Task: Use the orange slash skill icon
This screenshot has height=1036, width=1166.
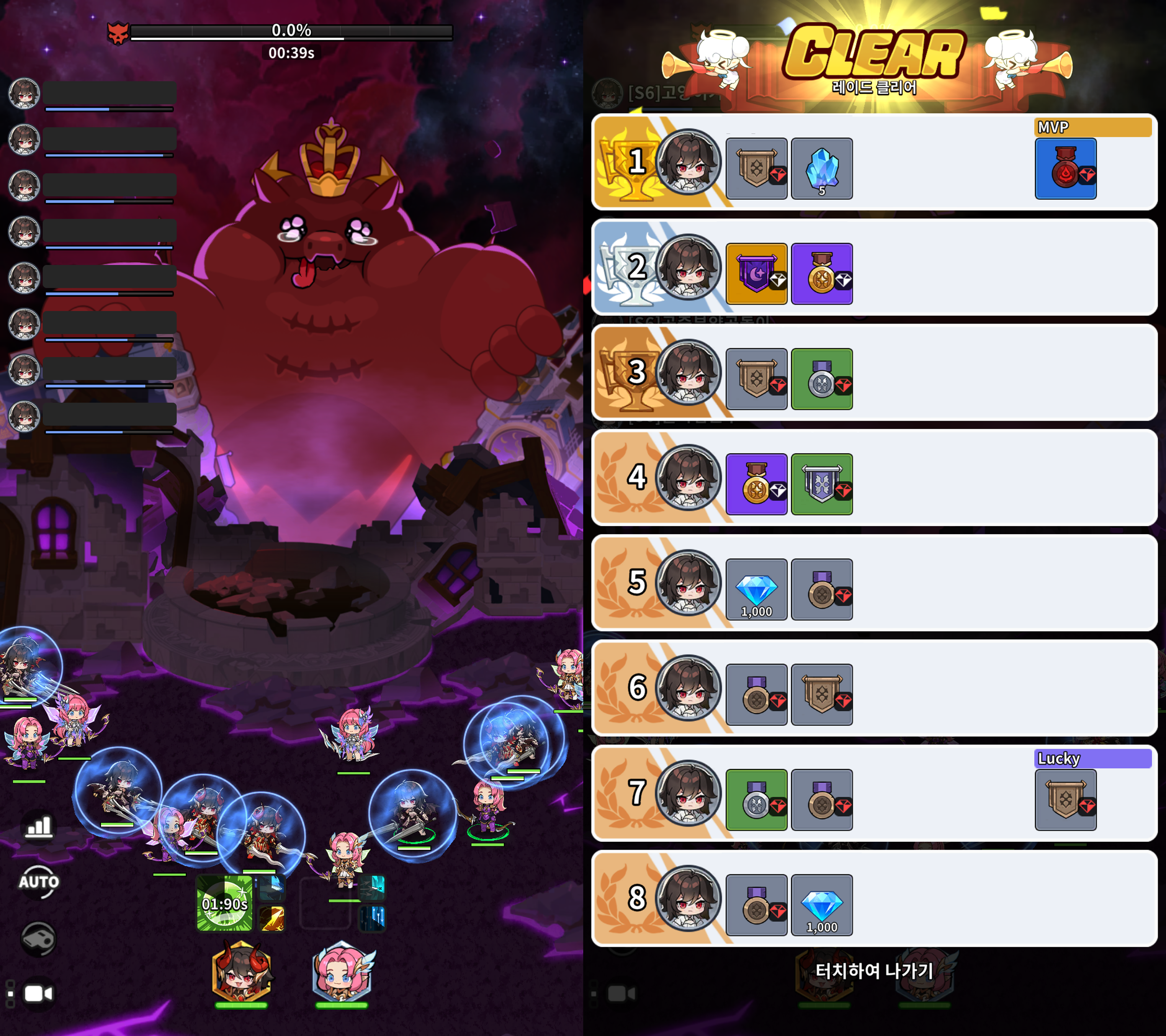Action: pos(272,918)
